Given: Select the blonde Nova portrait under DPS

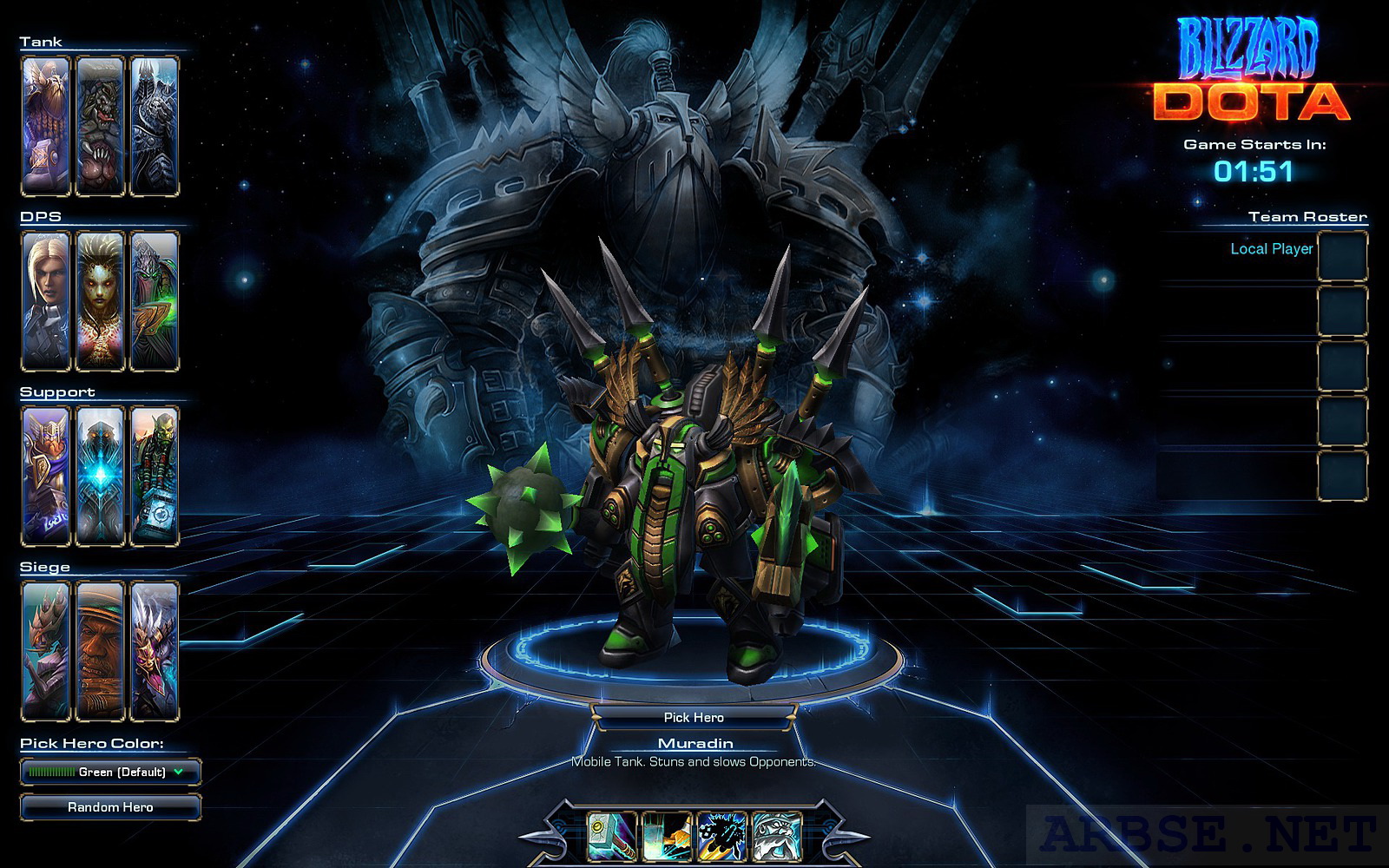Looking at the screenshot, I should coord(46,301).
